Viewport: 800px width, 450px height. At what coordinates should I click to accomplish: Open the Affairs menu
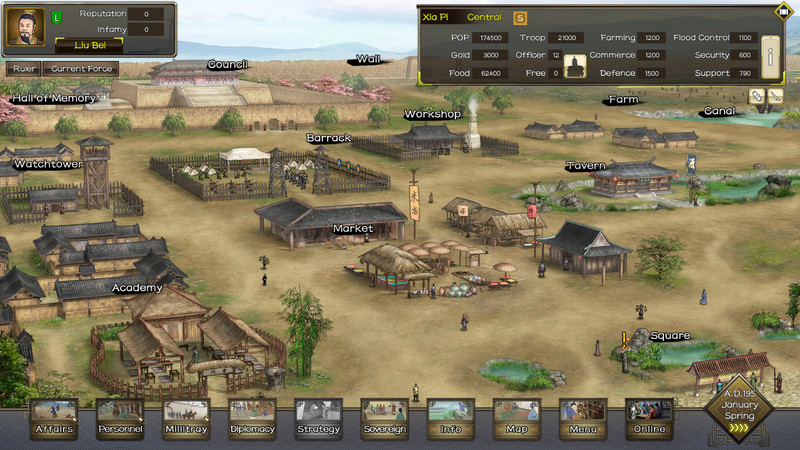[54, 418]
